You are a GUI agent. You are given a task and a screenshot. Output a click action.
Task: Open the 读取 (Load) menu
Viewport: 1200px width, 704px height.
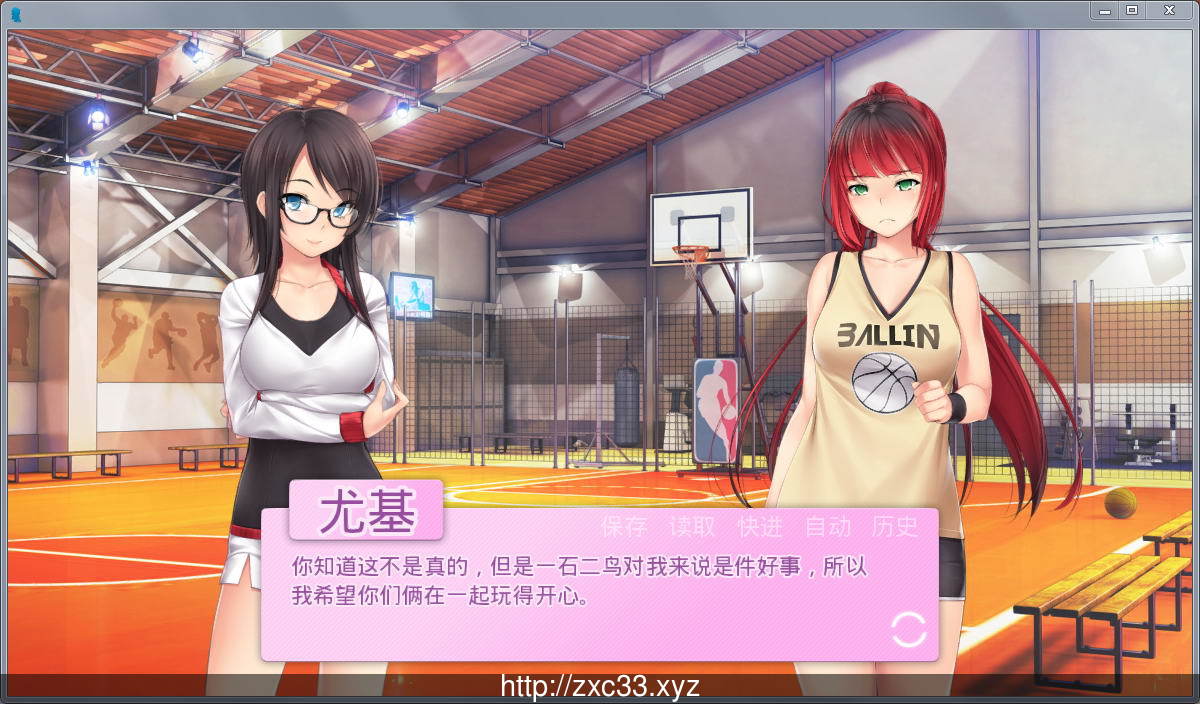(692, 527)
